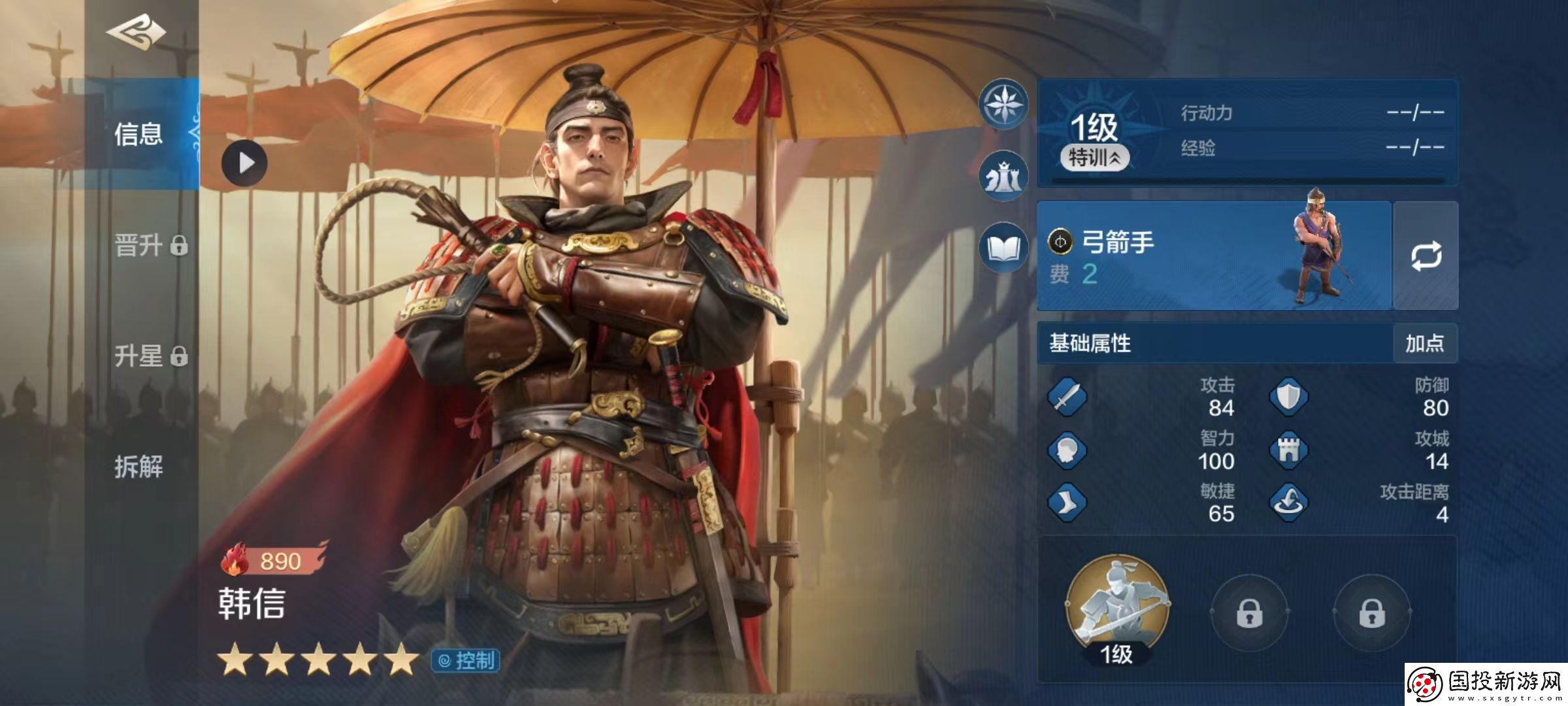Tap the 特训 button under level
This screenshot has width=1568, height=706.
point(1094,158)
